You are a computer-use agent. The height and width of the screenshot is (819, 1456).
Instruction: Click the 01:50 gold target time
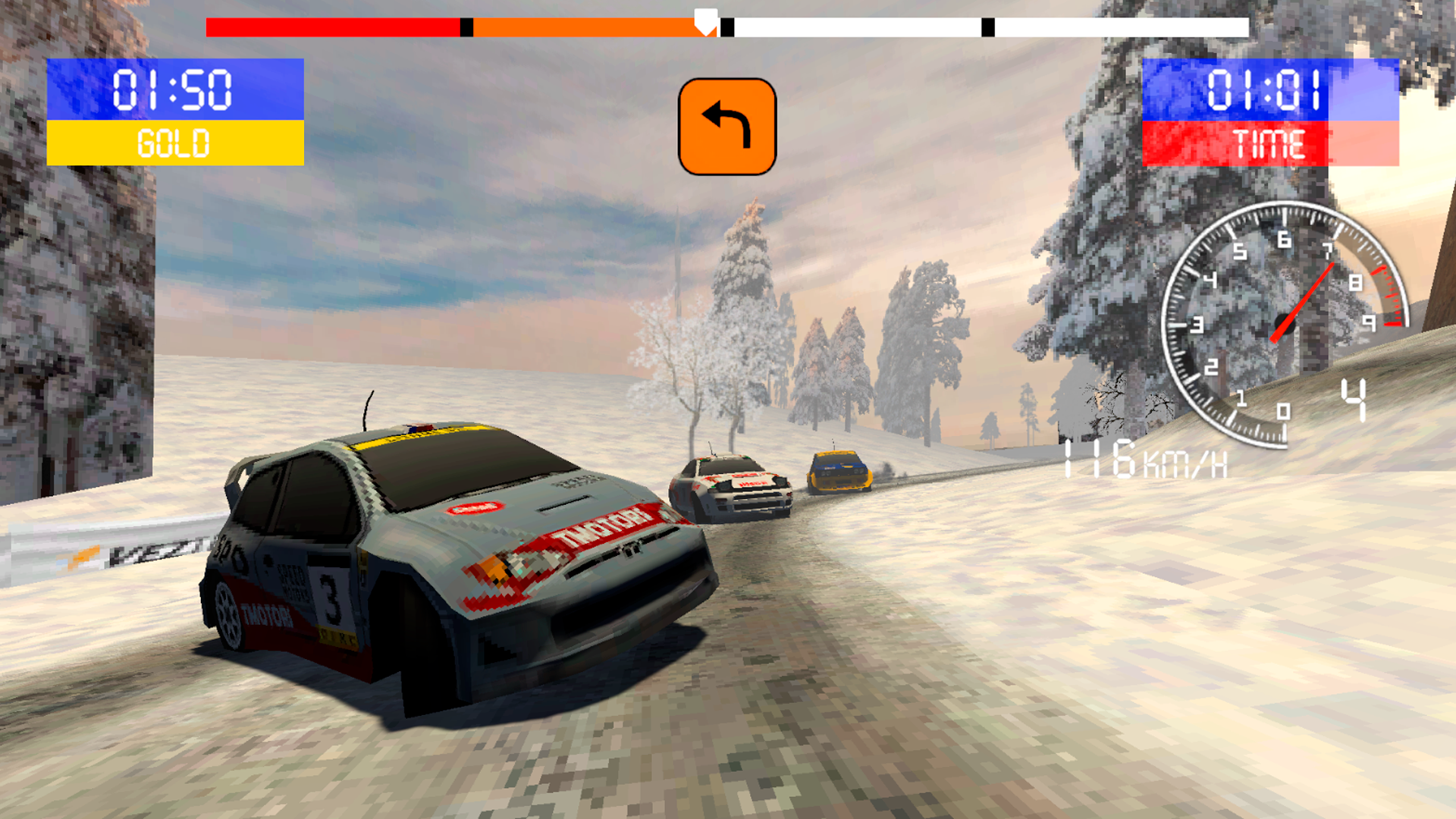click(172, 91)
